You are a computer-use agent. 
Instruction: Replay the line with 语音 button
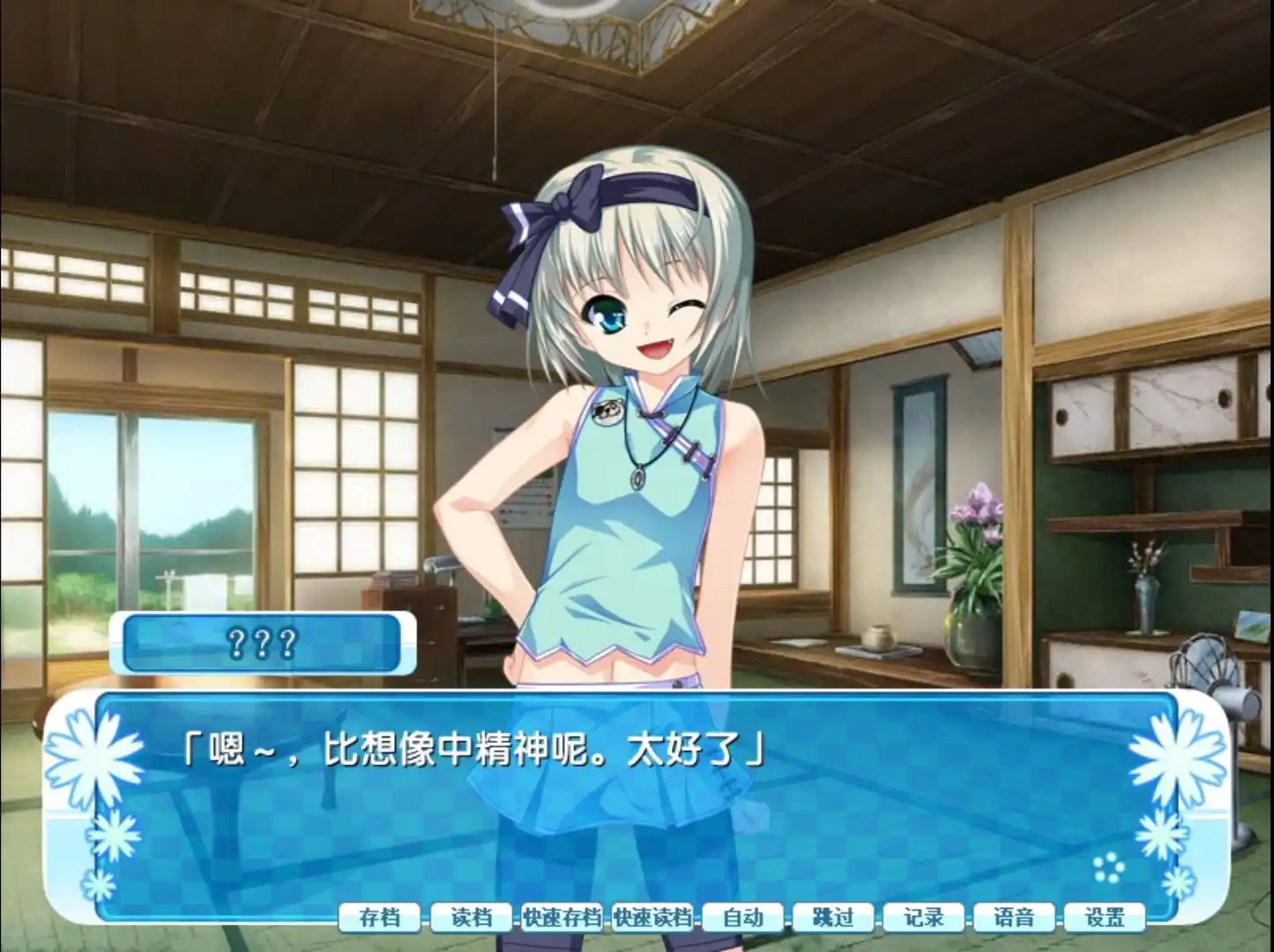(x=1015, y=918)
